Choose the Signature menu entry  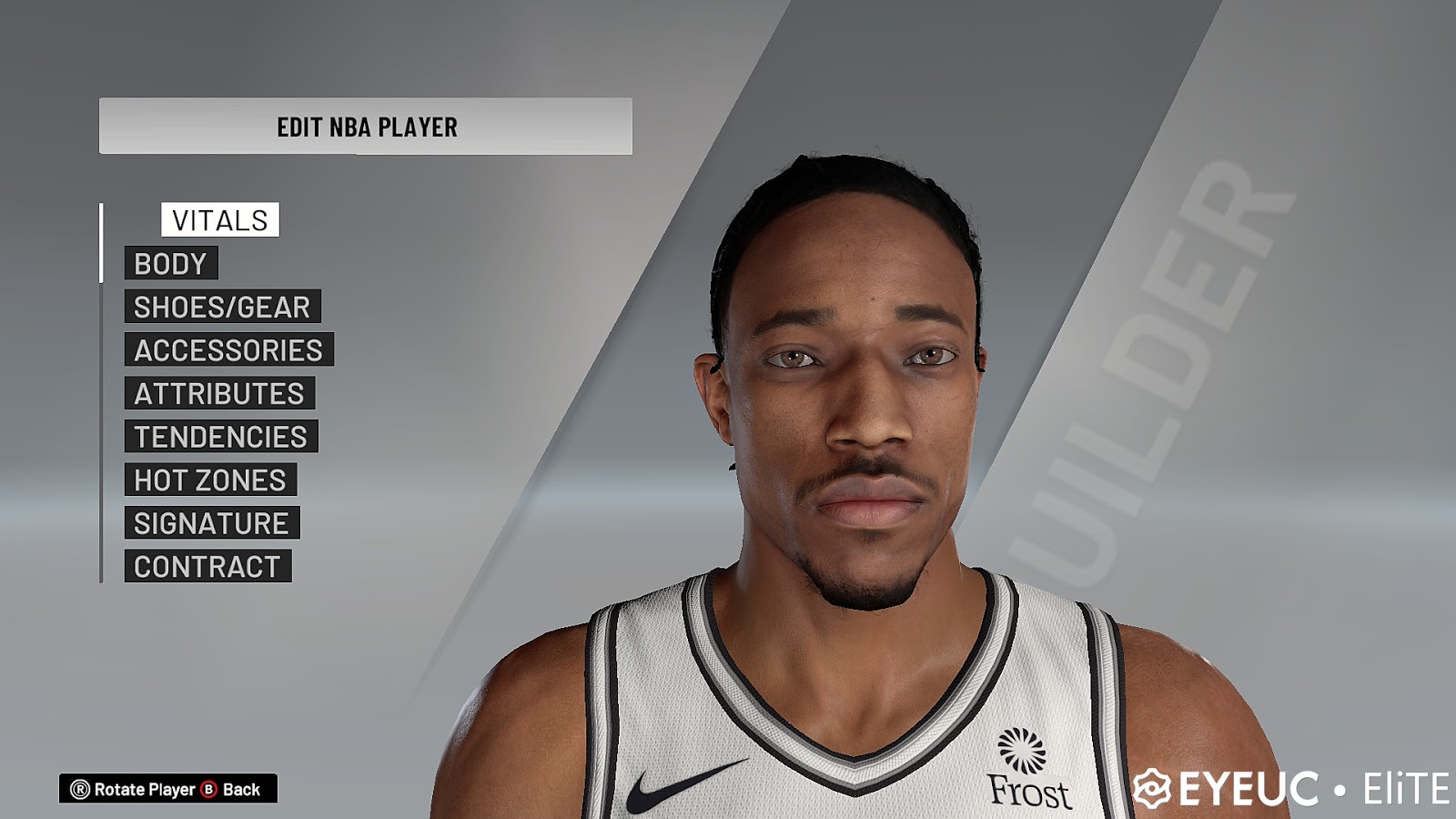(x=211, y=523)
